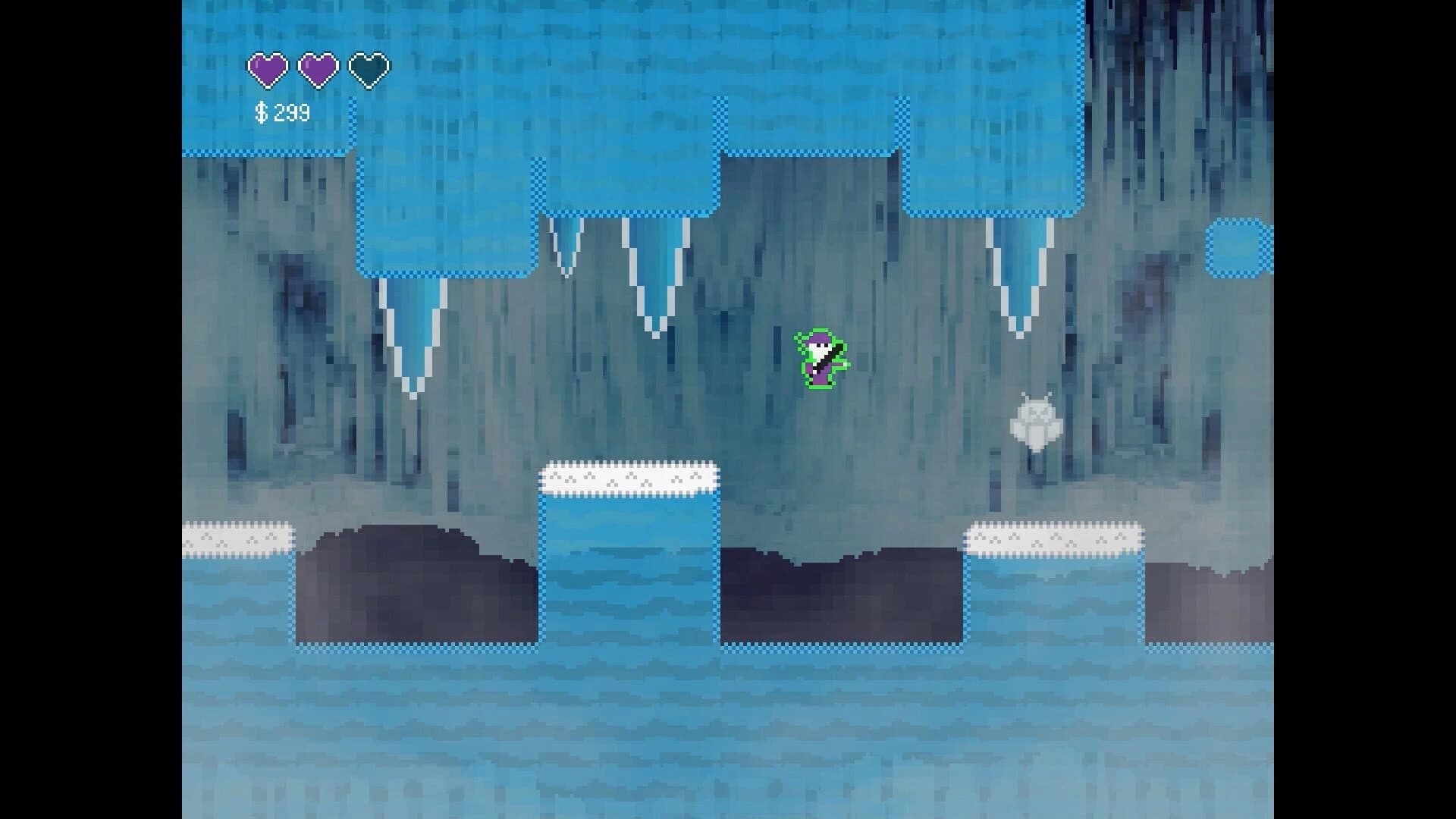Click the first purple heart icon
Viewport: 1456px width, 819px height.
[267, 69]
